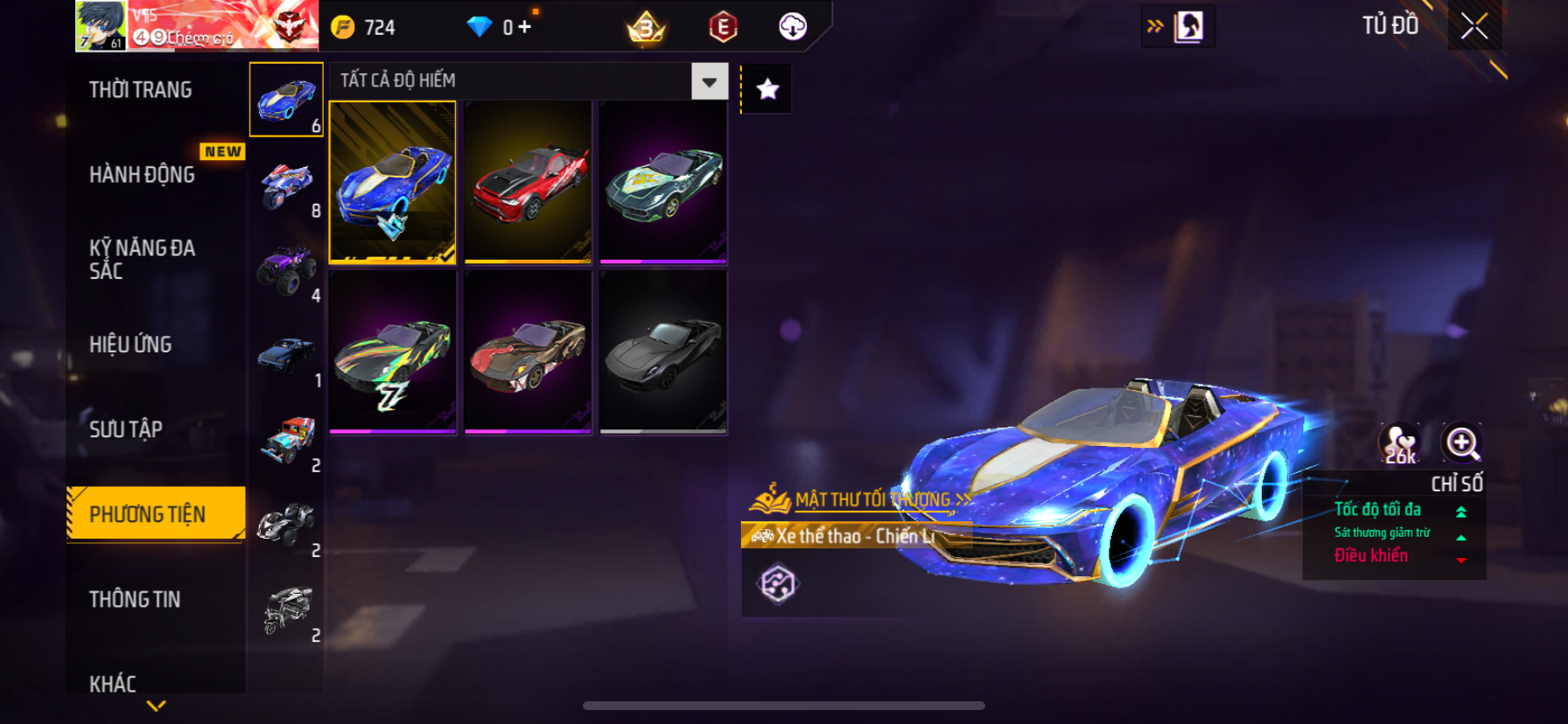
Task: Close the Tủ Đồ wardrobe screen
Action: point(1474,26)
